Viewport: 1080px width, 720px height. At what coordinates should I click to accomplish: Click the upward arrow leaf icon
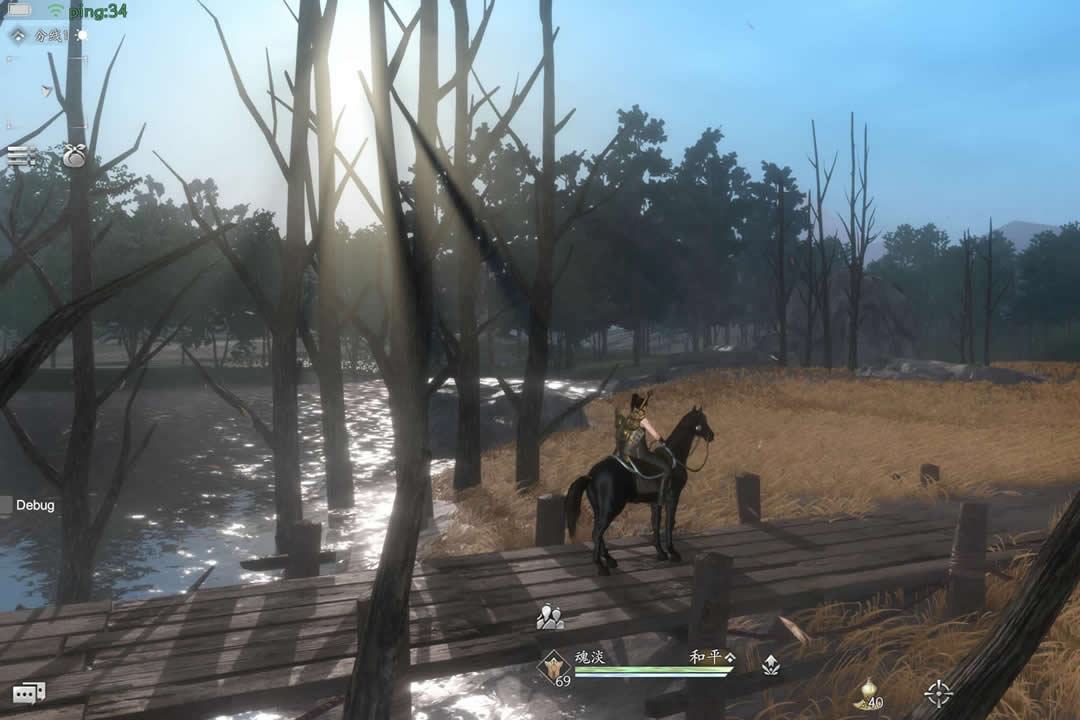point(770,665)
